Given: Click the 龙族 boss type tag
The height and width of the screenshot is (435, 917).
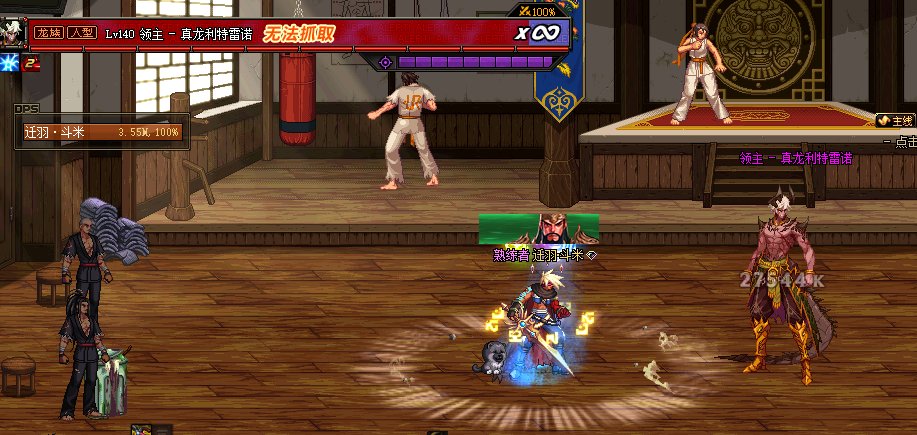Looking at the screenshot, I should [48, 33].
